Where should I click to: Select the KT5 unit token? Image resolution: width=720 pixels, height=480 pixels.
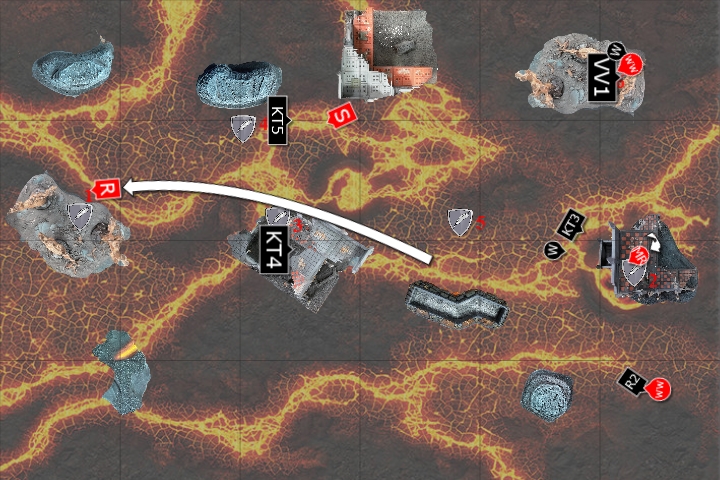click(278, 121)
